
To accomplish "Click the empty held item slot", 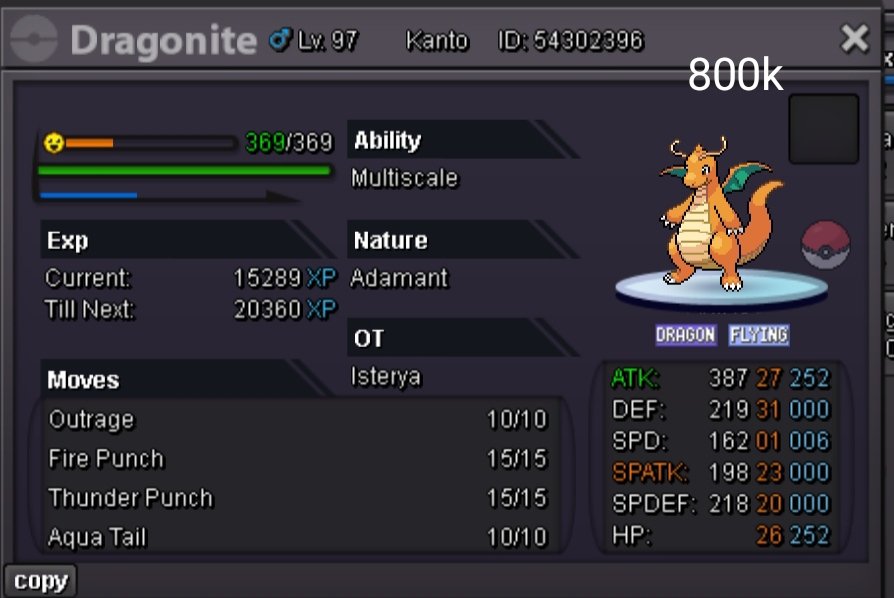I will pyautogui.click(x=823, y=129).
